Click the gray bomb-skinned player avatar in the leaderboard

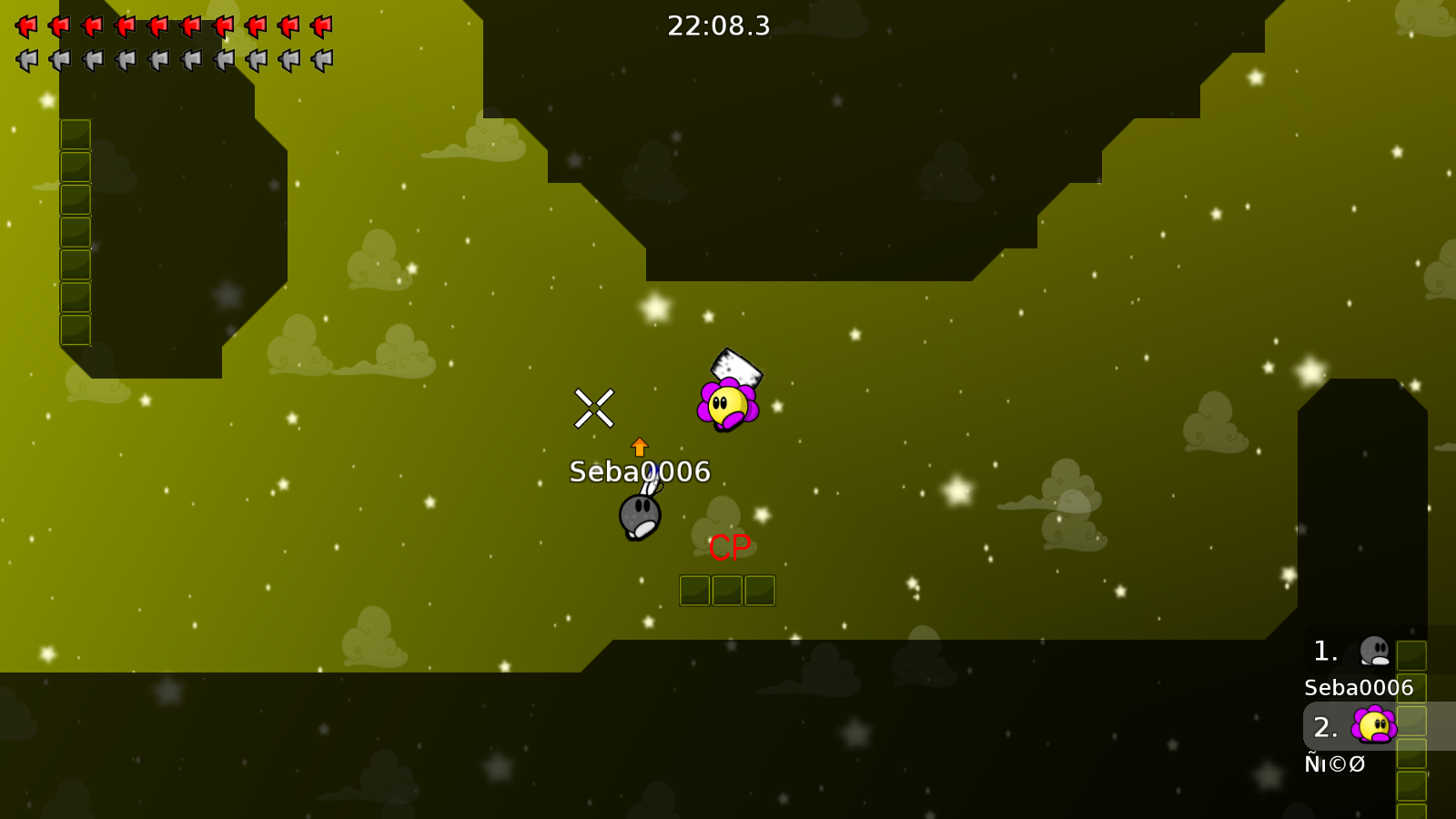[x=1375, y=650]
